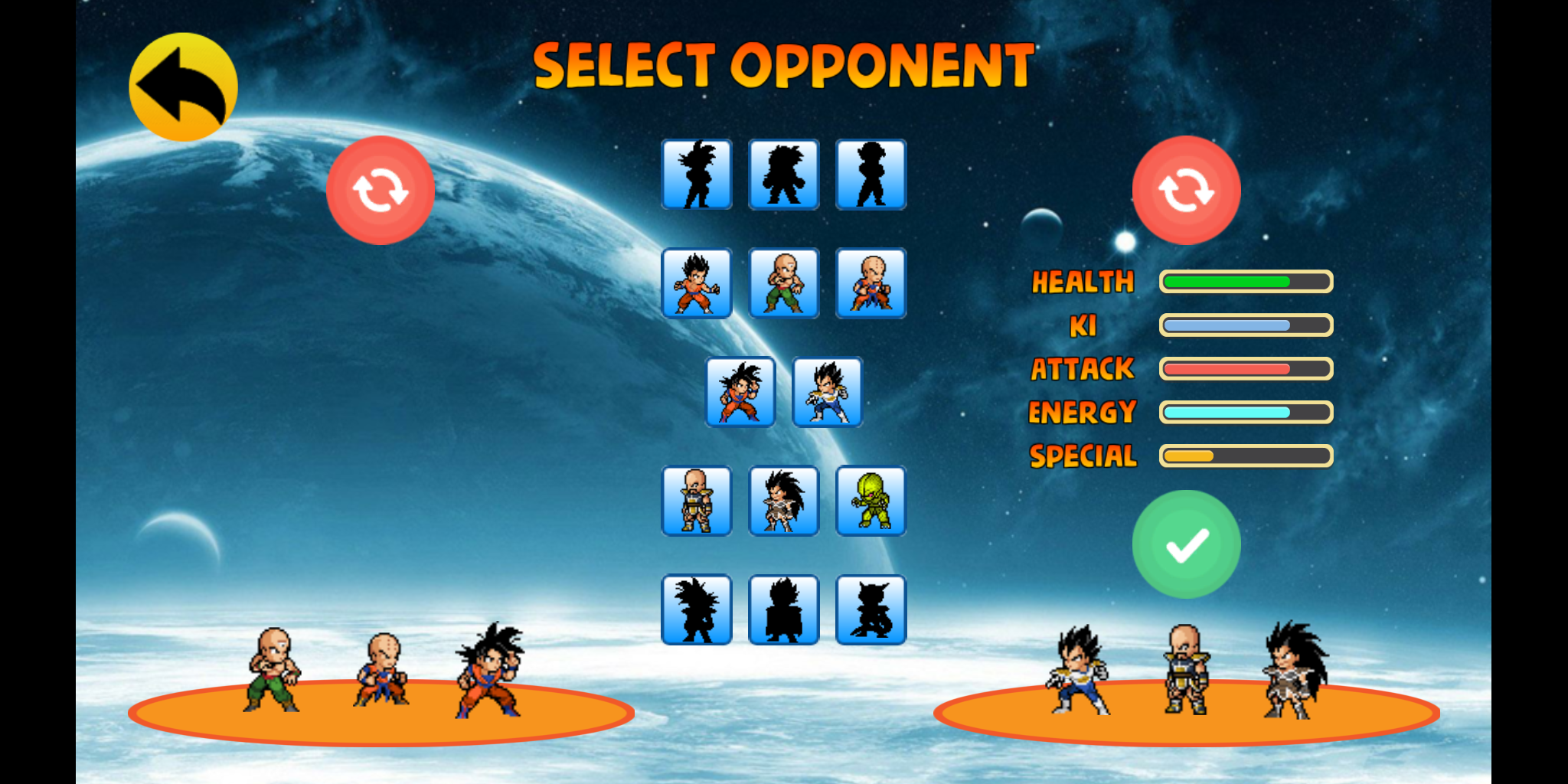Click the red Attack stat bar

[1246, 369]
